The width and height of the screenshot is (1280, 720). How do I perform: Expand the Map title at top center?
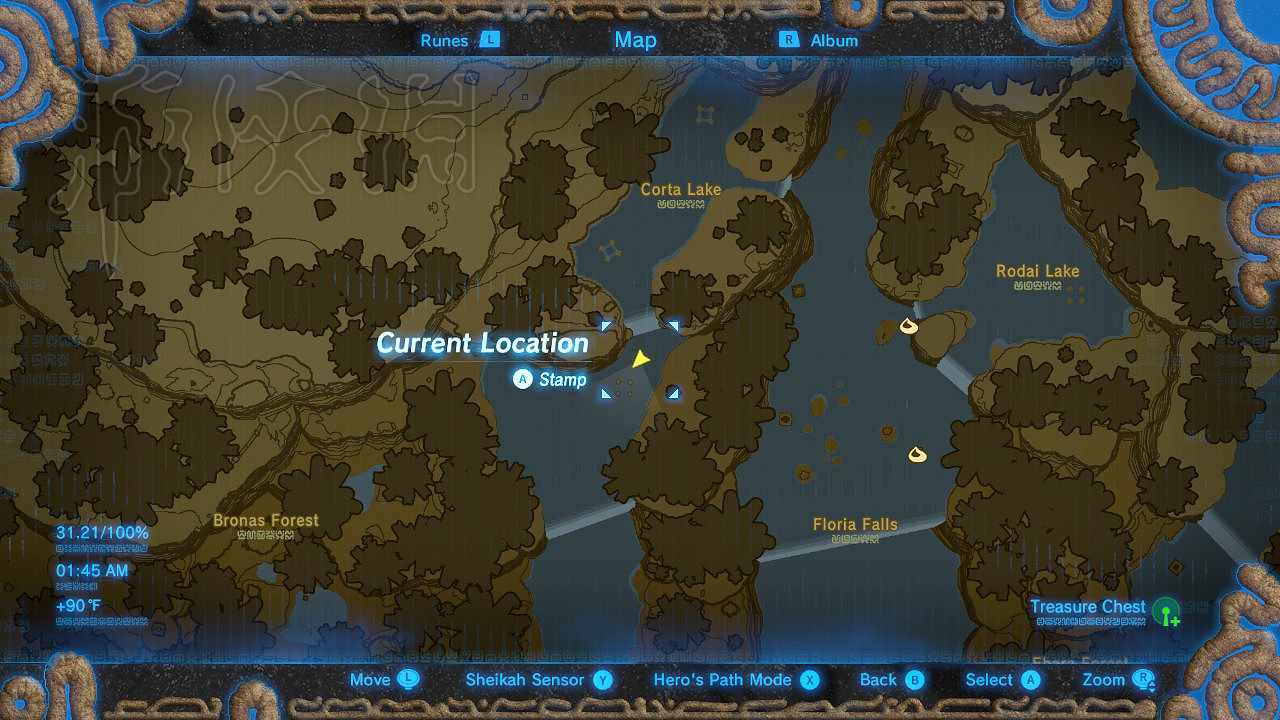coord(636,40)
